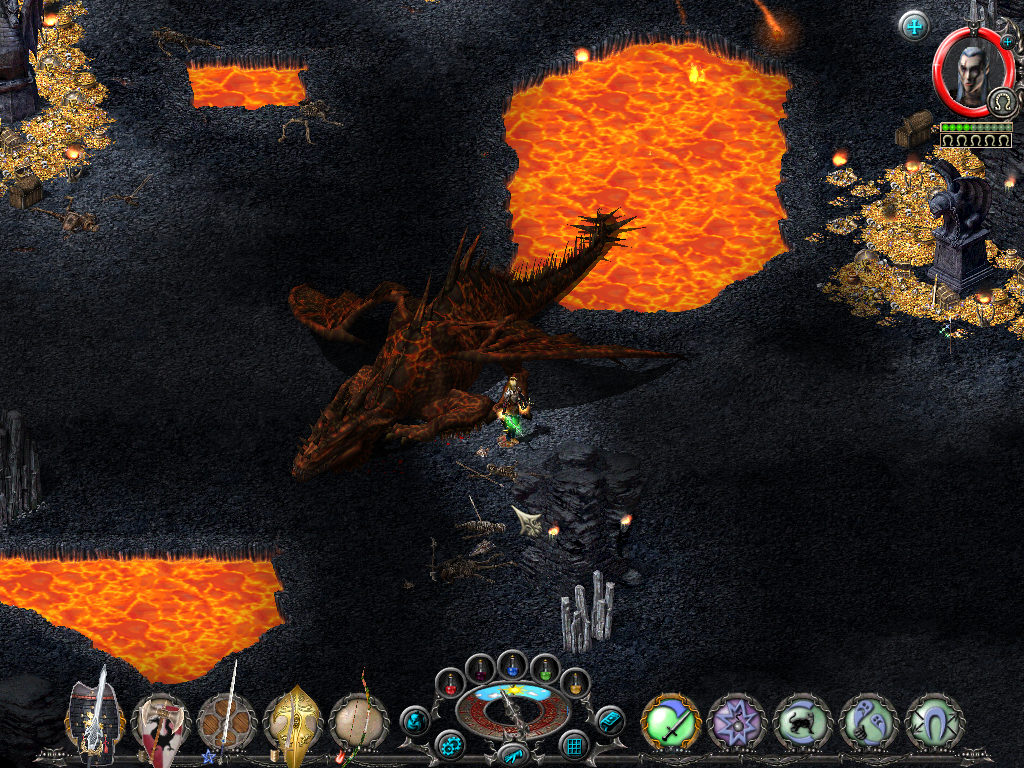Viewport: 1024px width, 768px height.
Task: Use the yellow potion
Action: pos(575,684)
